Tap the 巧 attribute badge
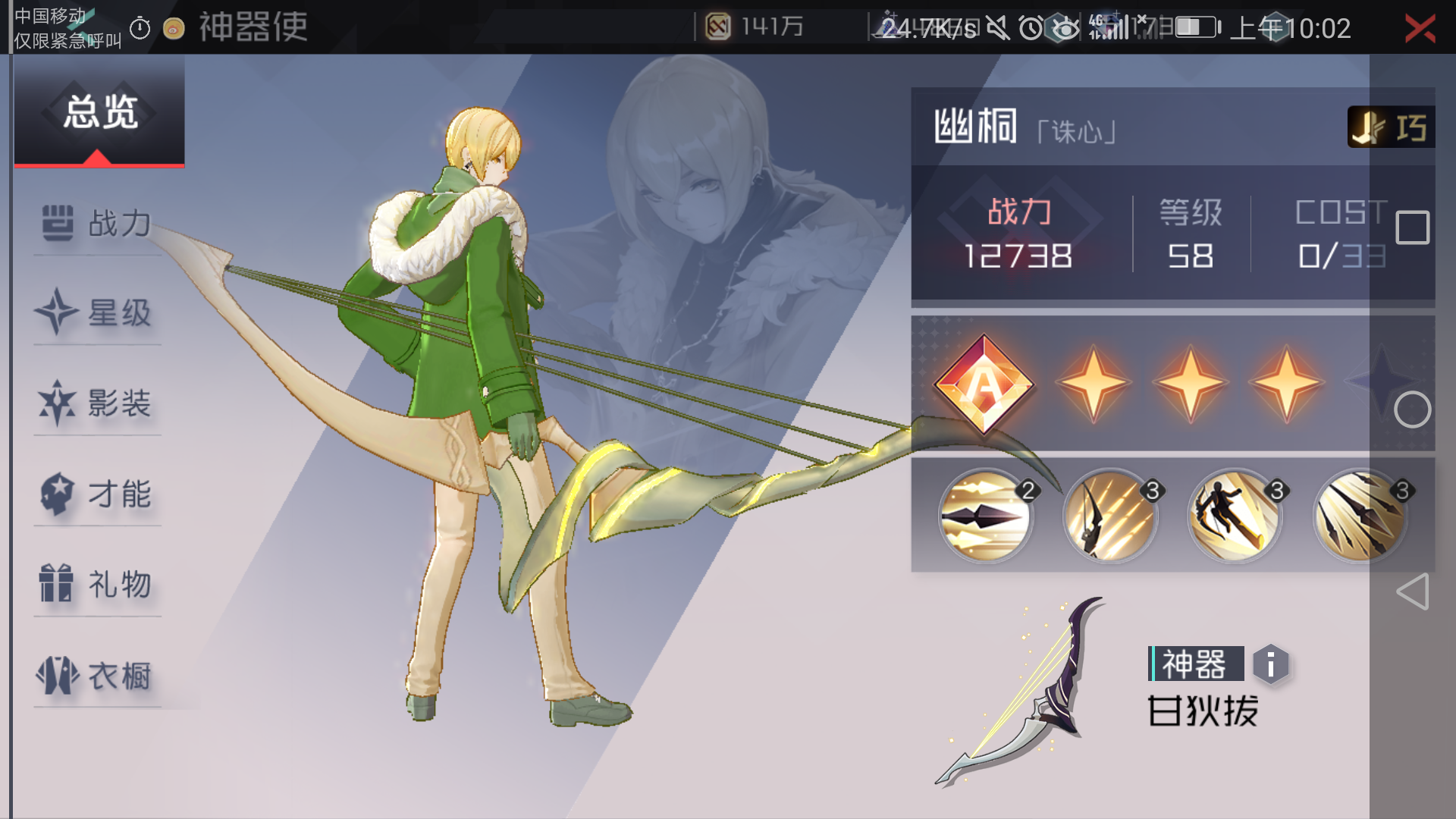This screenshot has width=1456, height=819. (1392, 127)
